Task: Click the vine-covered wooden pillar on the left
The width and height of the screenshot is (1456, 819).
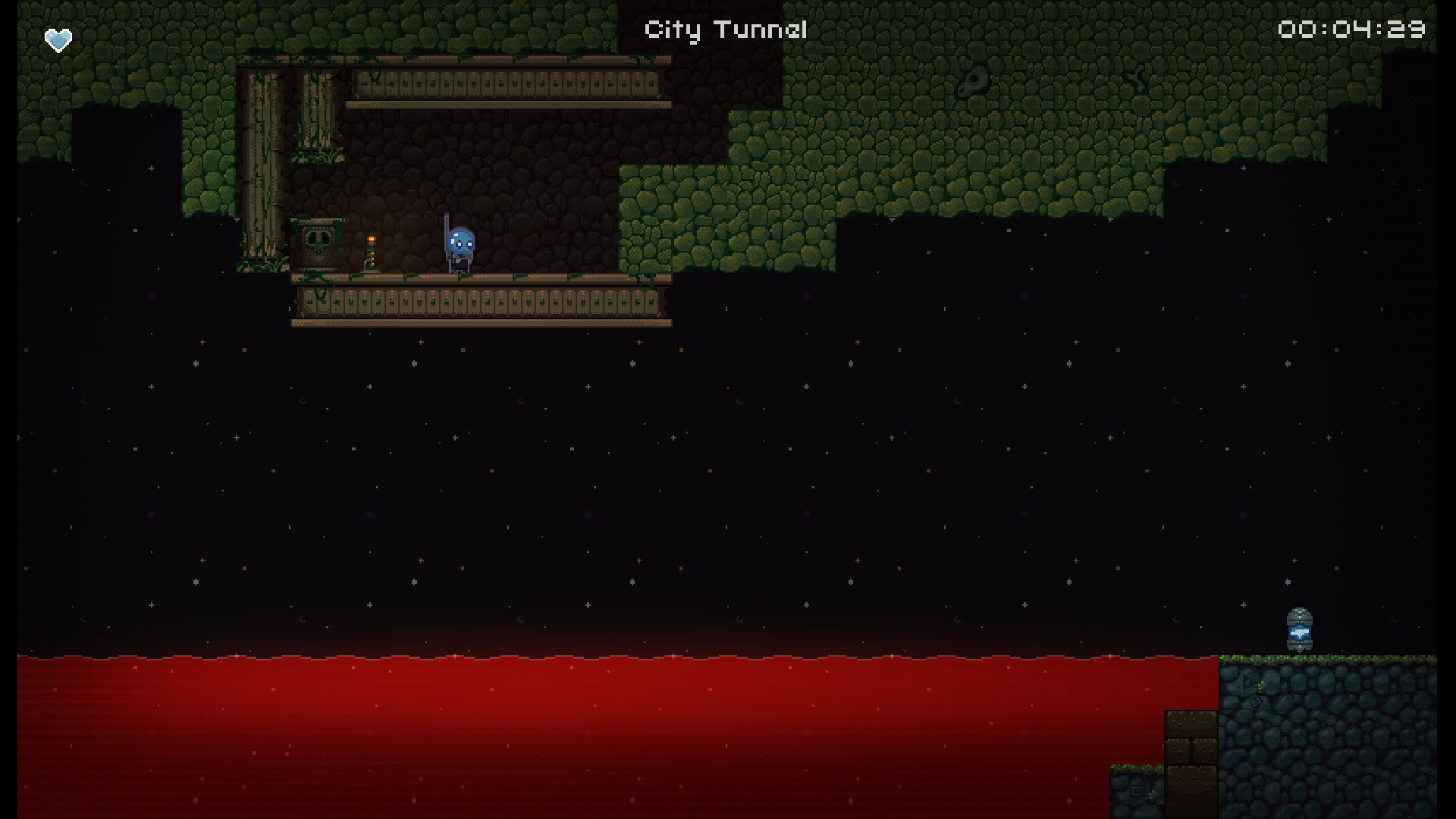Action: coord(263,159)
